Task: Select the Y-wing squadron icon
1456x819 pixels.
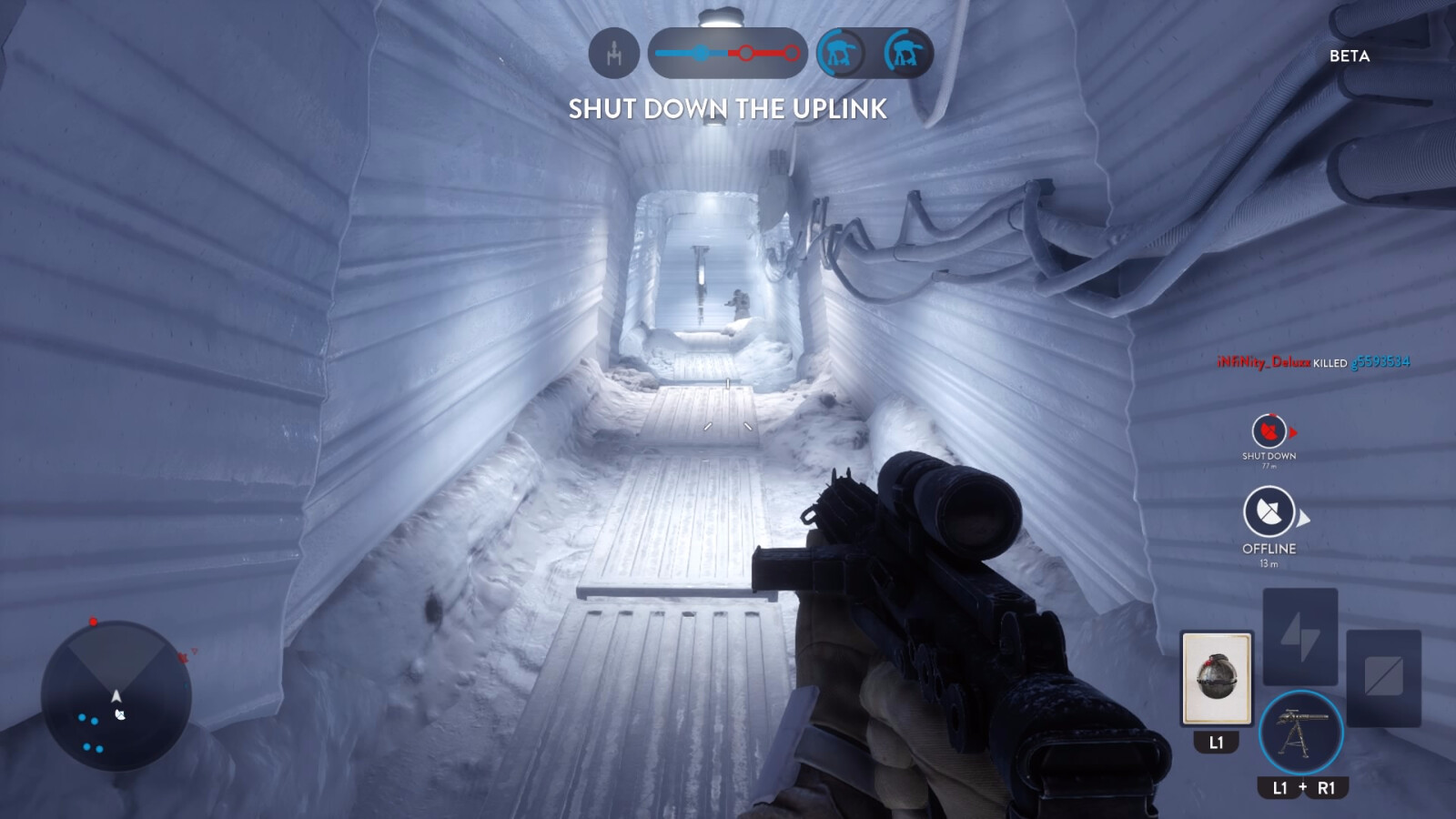Action: [x=615, y=54]
